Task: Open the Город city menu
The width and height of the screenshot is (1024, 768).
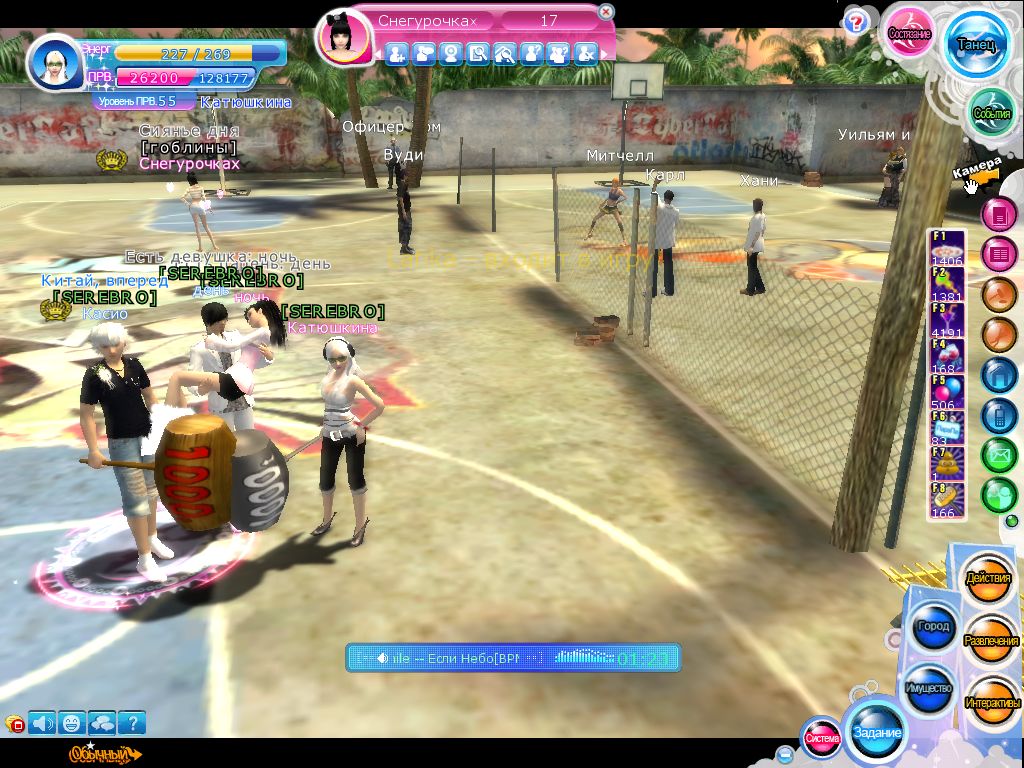Action: 932,627
